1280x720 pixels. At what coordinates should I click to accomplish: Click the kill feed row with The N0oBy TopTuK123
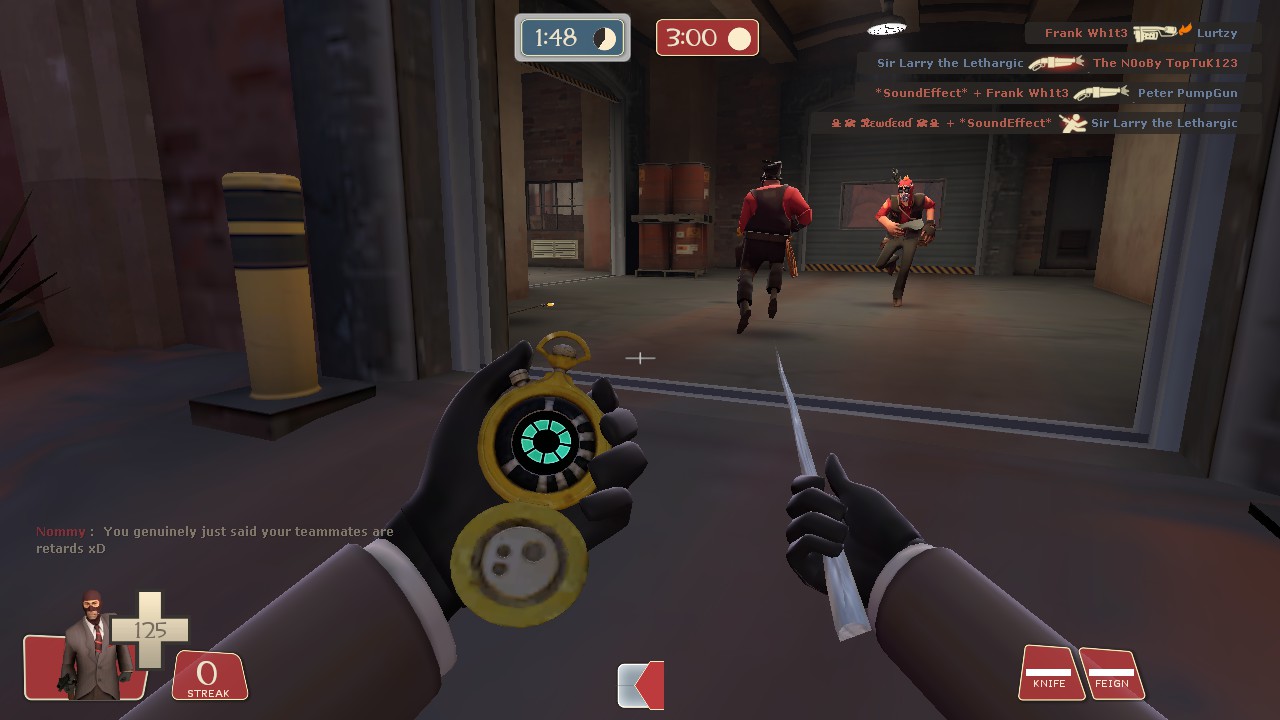click(1057, 63)
